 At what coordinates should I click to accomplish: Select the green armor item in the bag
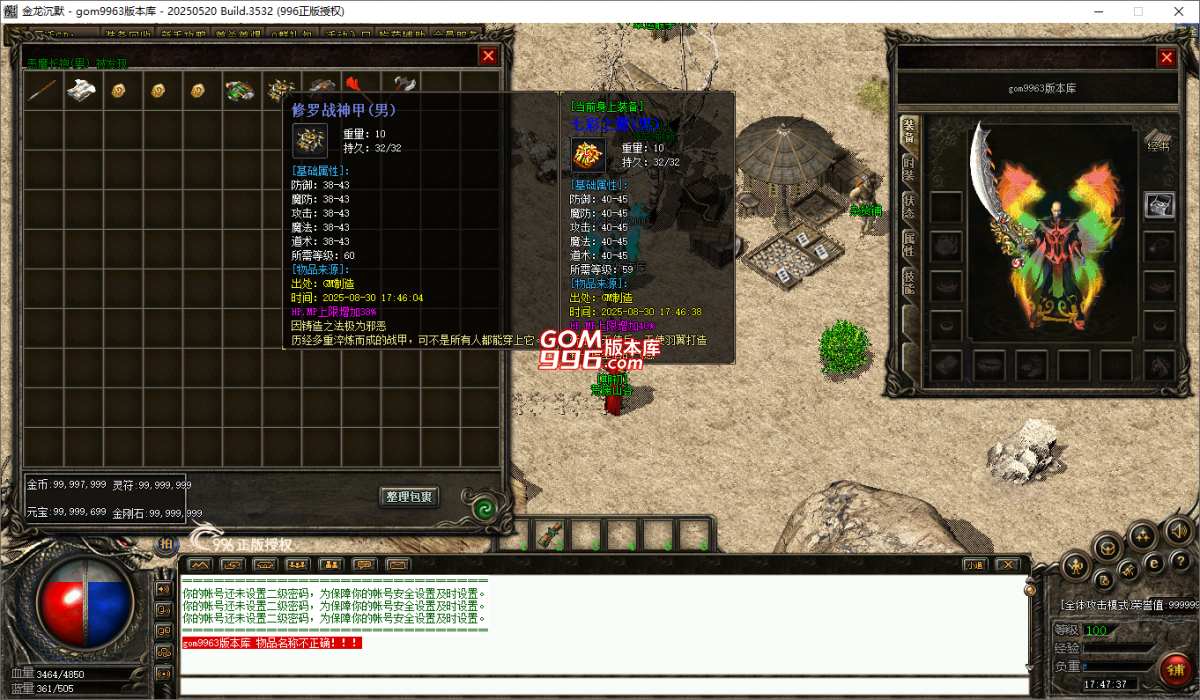(239, 91)
